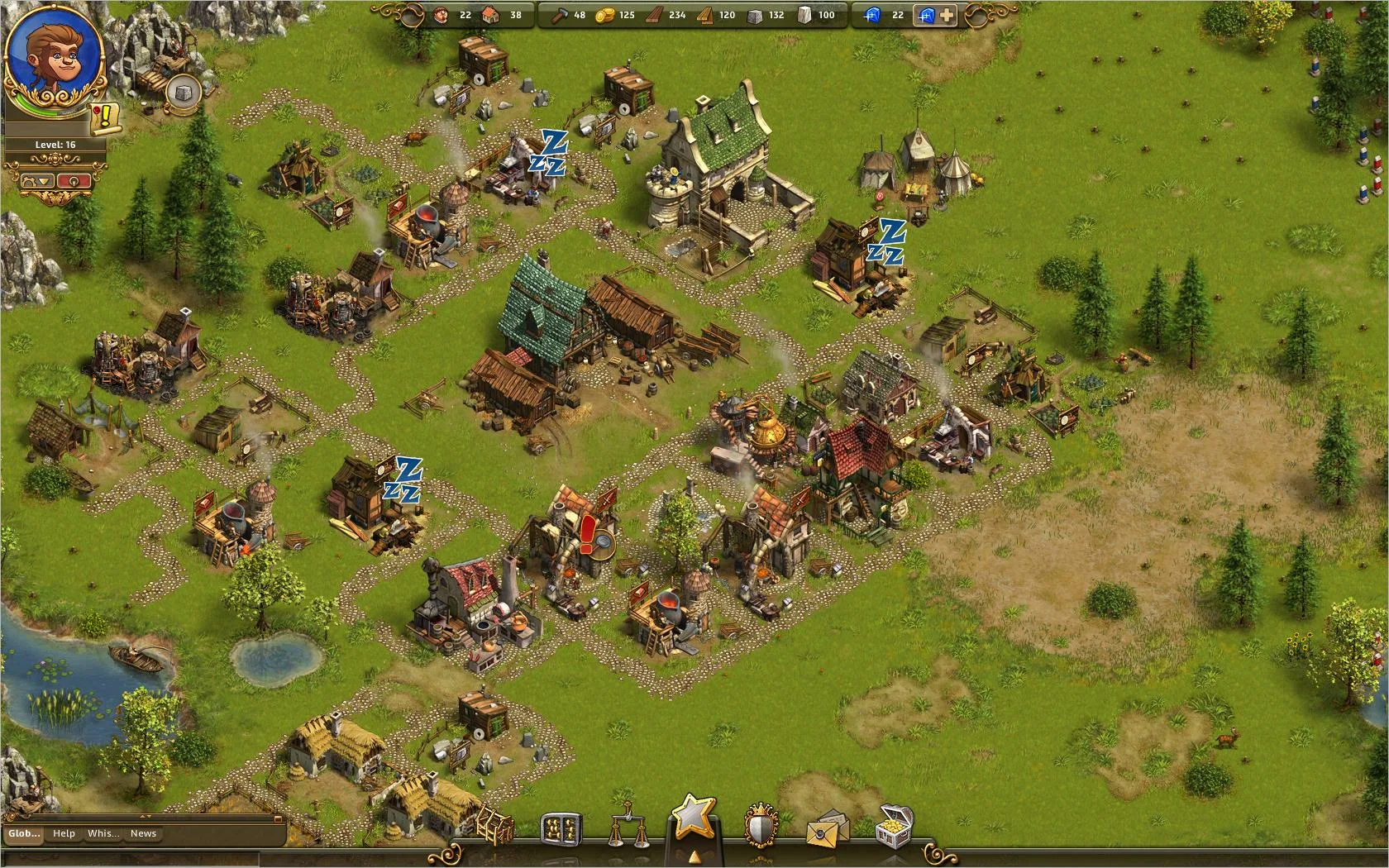Switch to the Global chat tab

23,833
